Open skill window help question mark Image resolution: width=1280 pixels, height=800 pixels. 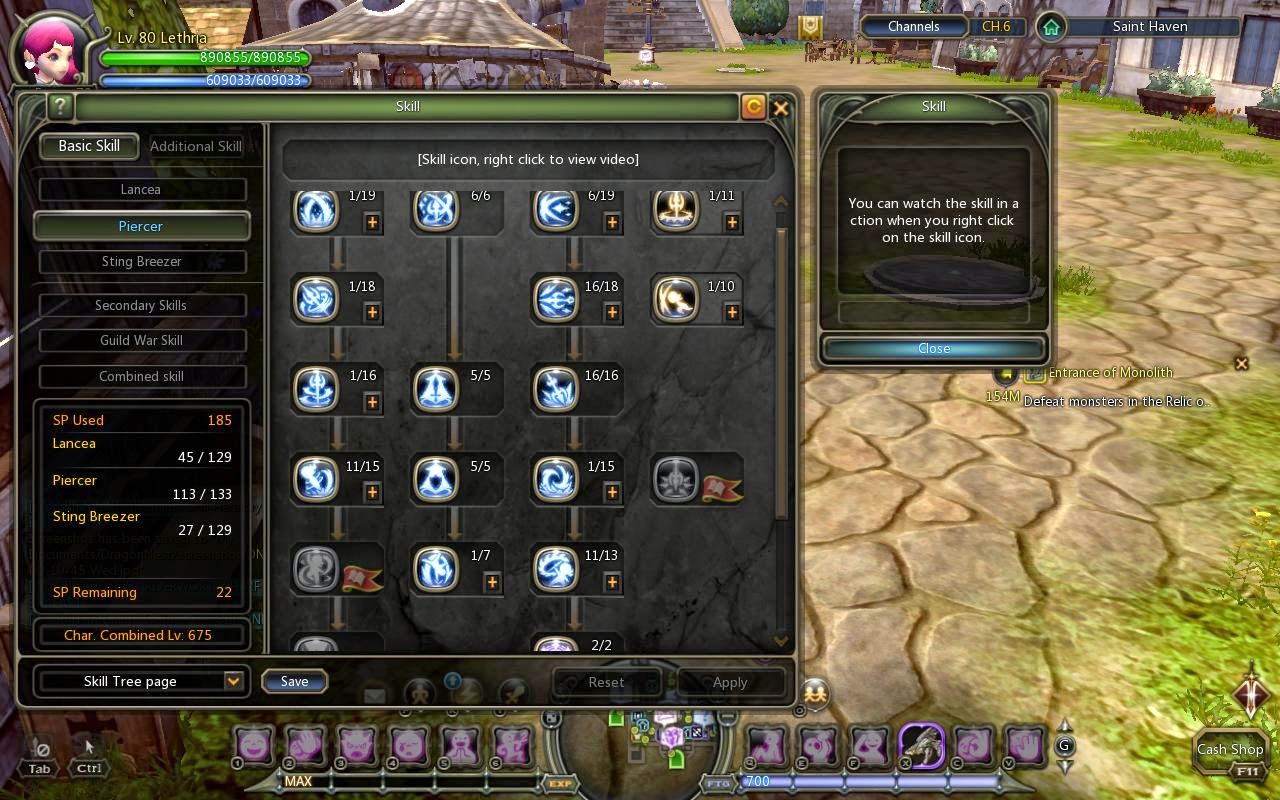point(60,106)
